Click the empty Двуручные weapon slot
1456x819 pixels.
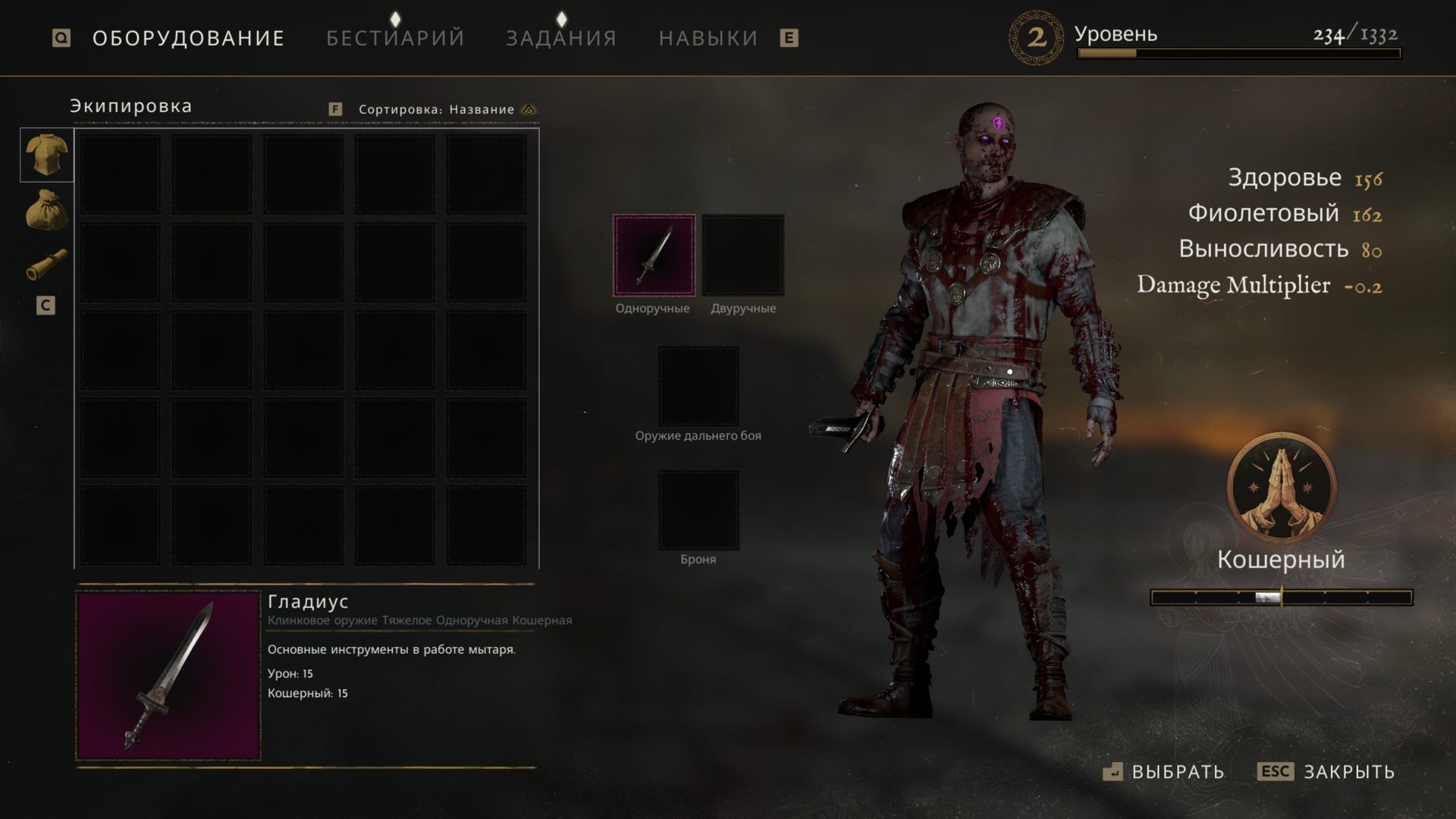pyautogui.click(x=743, y=256)
